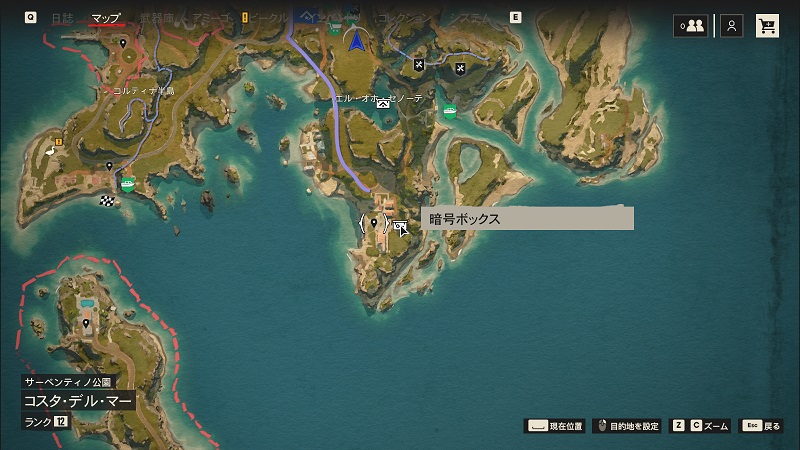
Task: Select the pin marker in the brackets
Action: 374,223
